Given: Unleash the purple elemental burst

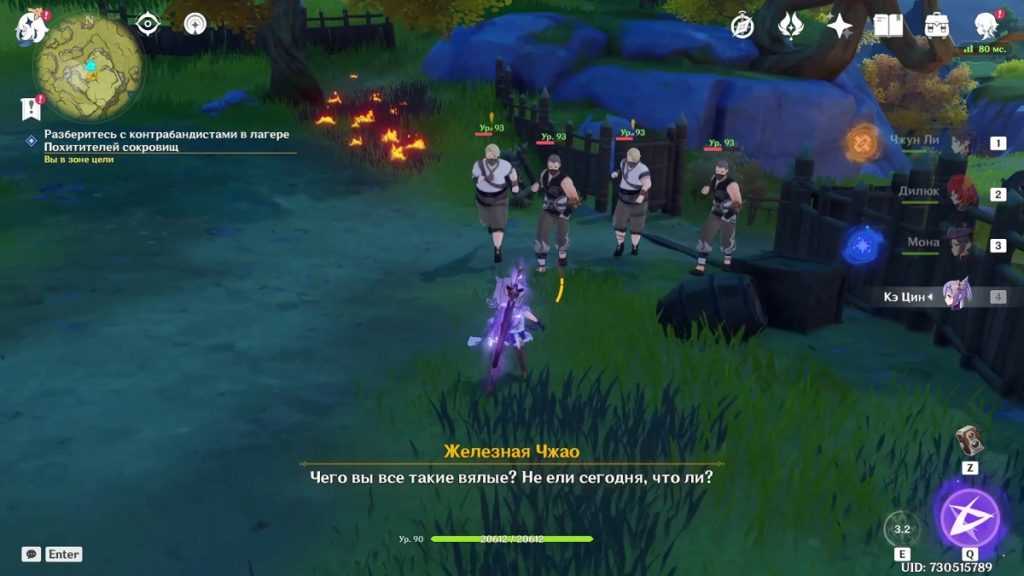Looking at the screenshot, I should click(x=970, y=517).
